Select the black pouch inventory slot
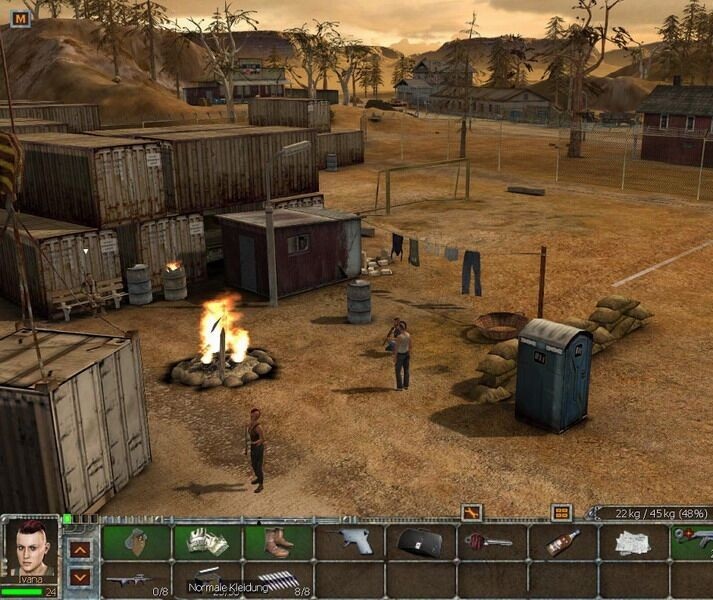Viewport: 713px width, 600px height. [x=420, y=542]
